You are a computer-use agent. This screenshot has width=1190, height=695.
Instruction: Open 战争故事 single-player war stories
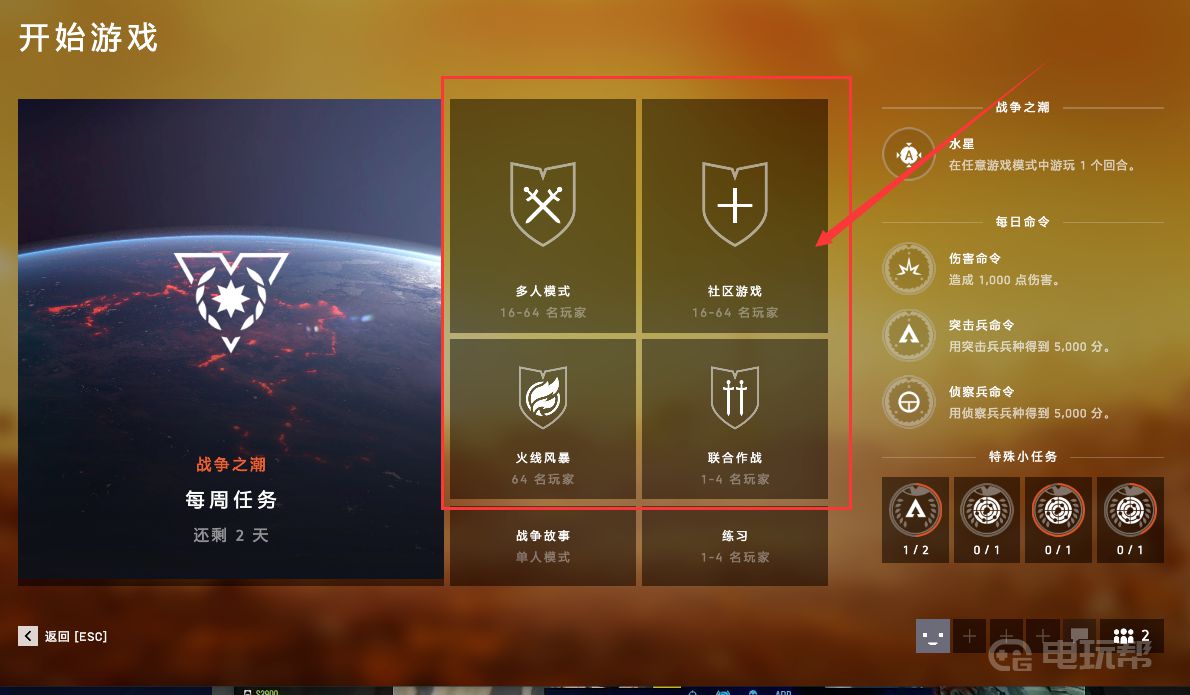click(x=542, y=546)
